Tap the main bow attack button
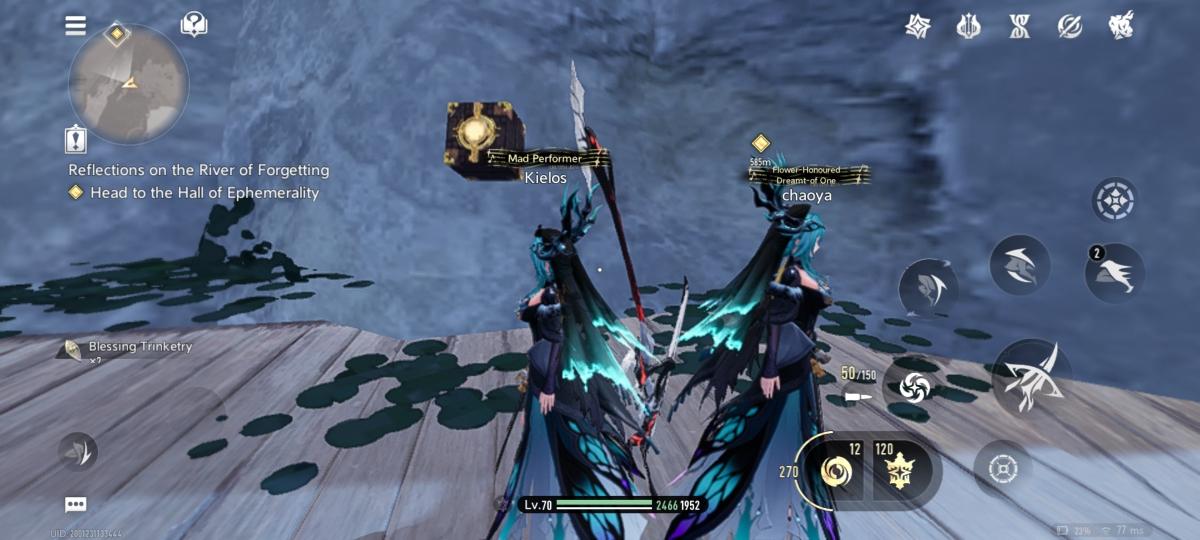Screen dimensions: 1200x540 1031,378
